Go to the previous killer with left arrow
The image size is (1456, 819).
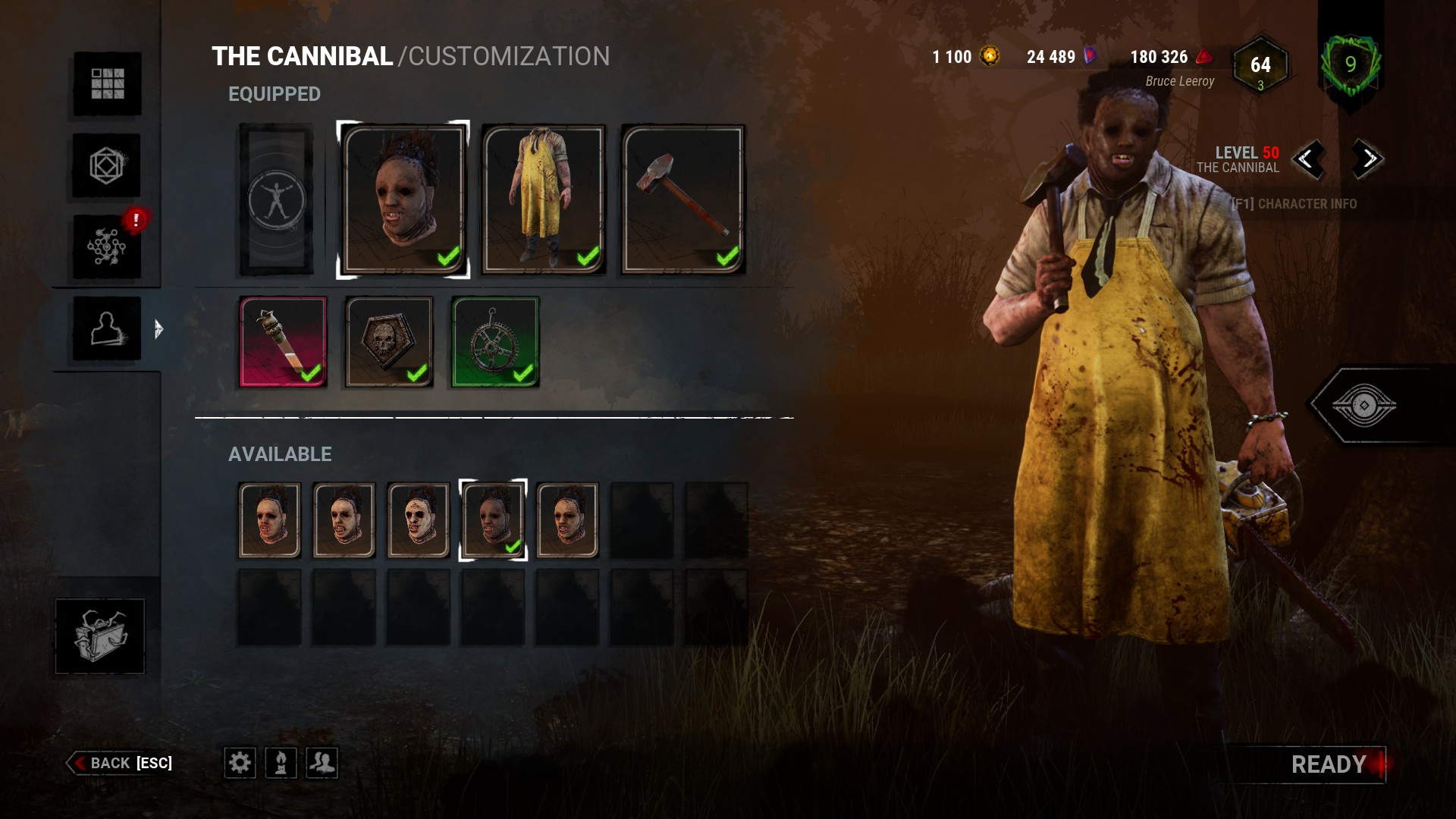pos(1311,162)
